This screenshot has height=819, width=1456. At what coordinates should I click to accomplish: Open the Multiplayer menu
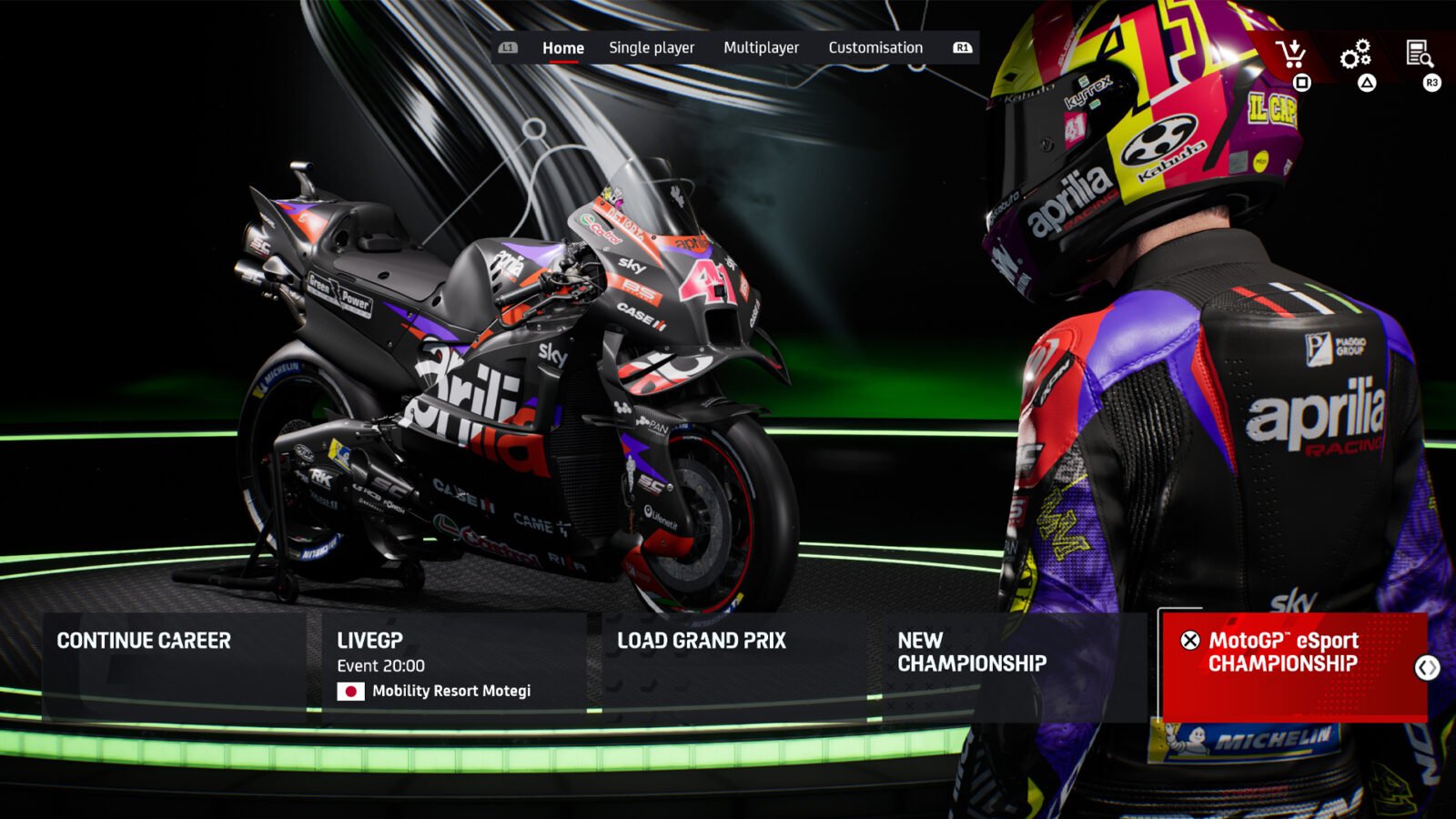pos(762,47)
